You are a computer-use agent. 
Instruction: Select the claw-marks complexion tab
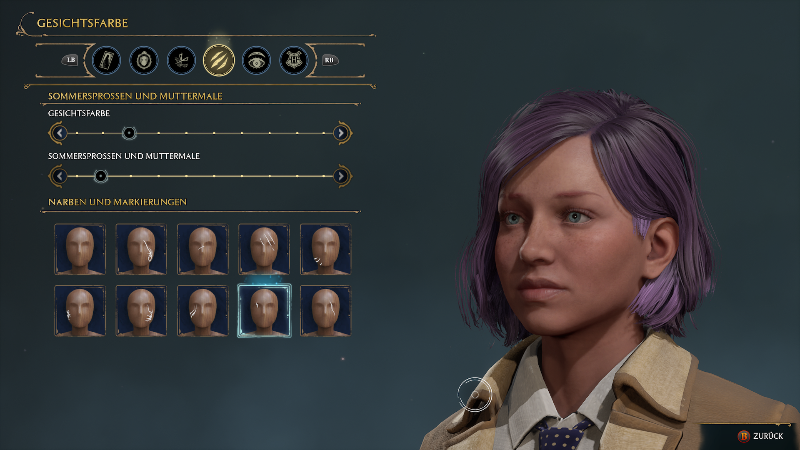click(219, 60)
